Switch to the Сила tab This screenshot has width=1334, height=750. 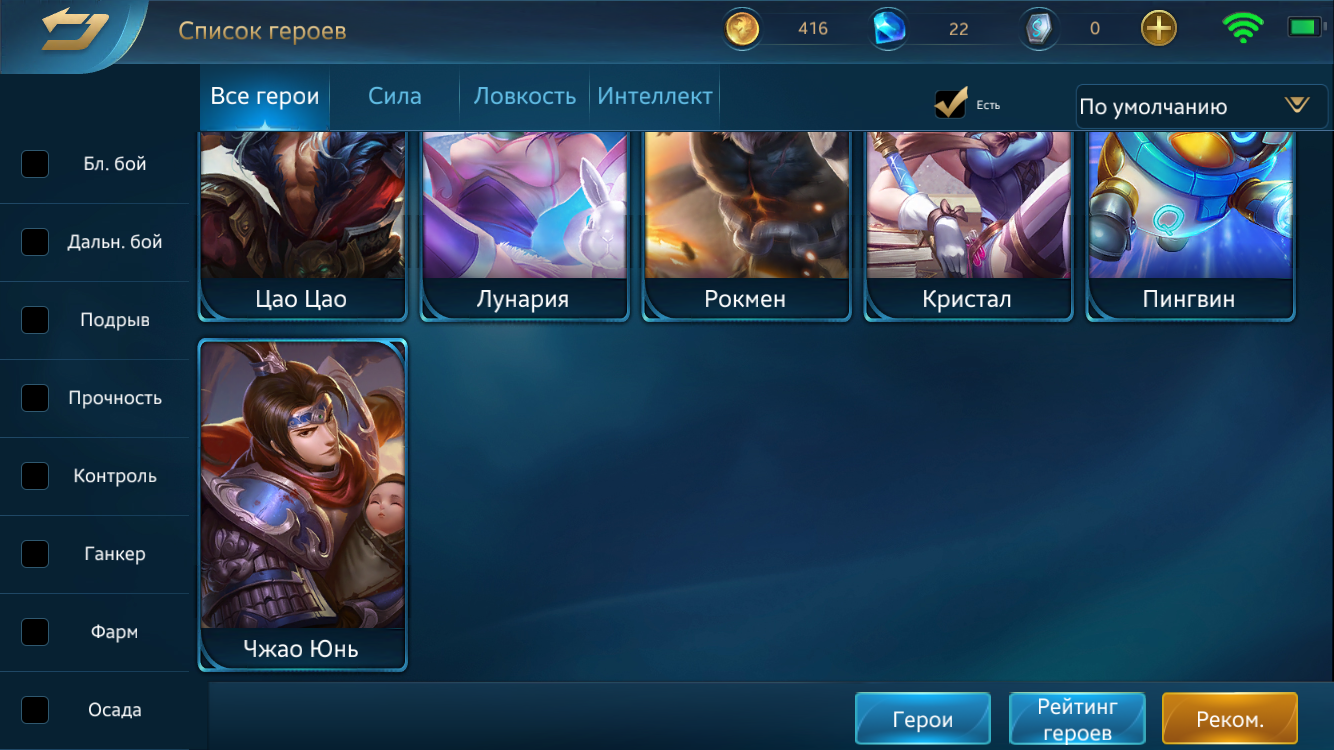(394, 96)
